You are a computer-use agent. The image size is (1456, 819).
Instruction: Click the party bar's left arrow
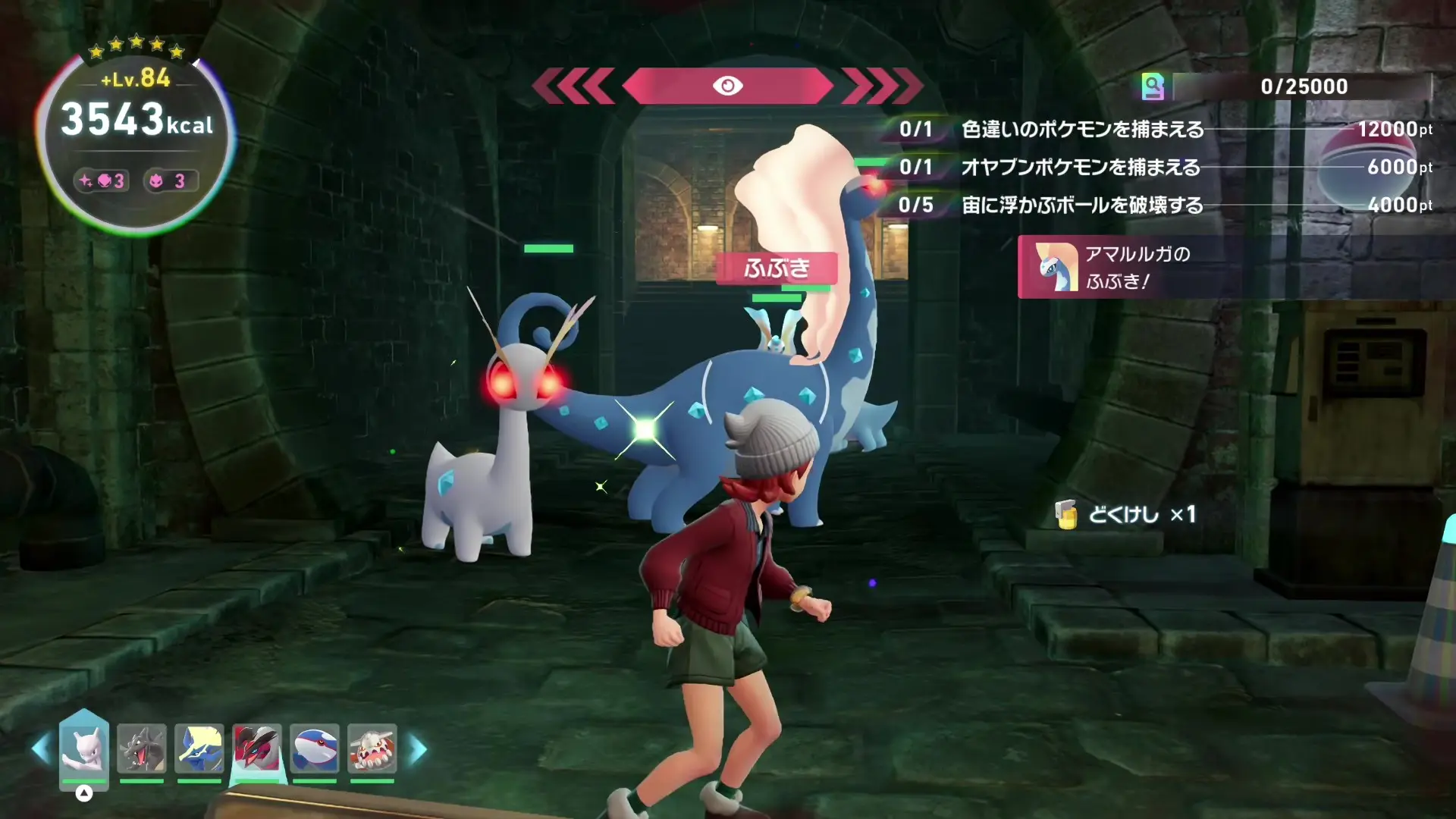click(41, 749)
